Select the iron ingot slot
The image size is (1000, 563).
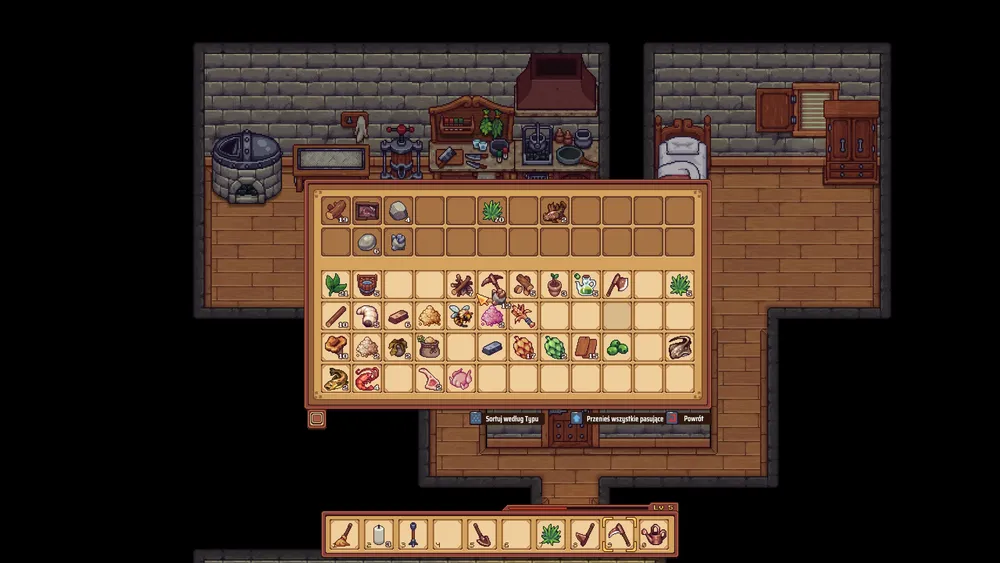click(x=491, y=347)
